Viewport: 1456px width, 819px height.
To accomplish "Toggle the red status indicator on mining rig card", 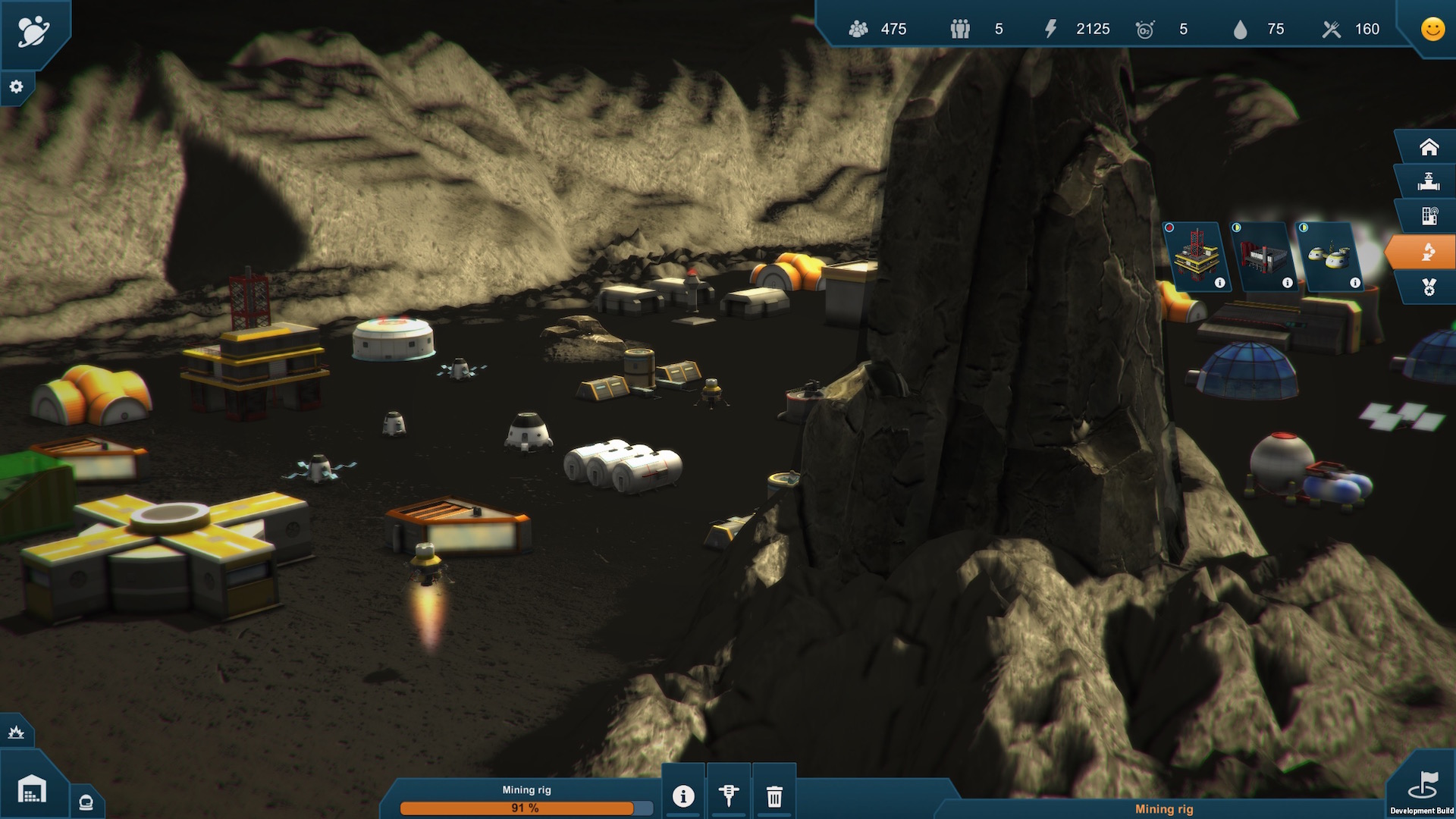I will pos(1169,227).
